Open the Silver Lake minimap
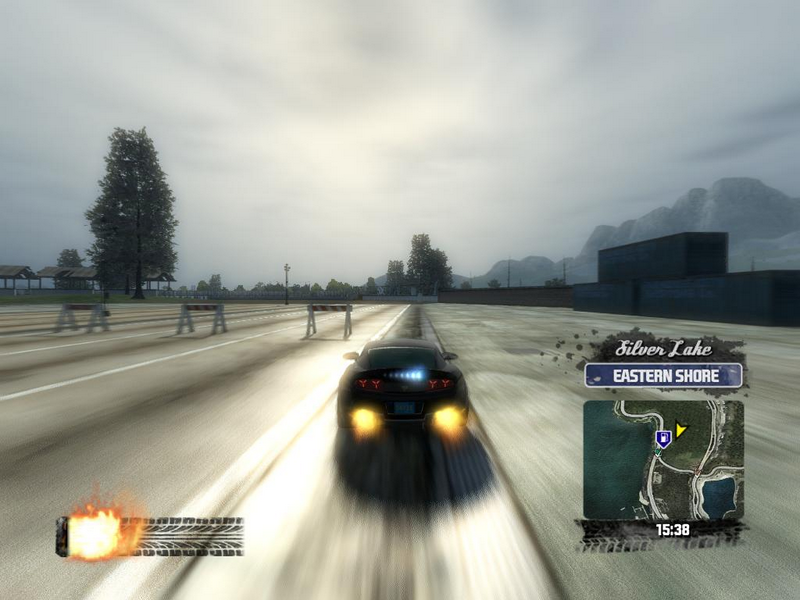 click(663, 460)
